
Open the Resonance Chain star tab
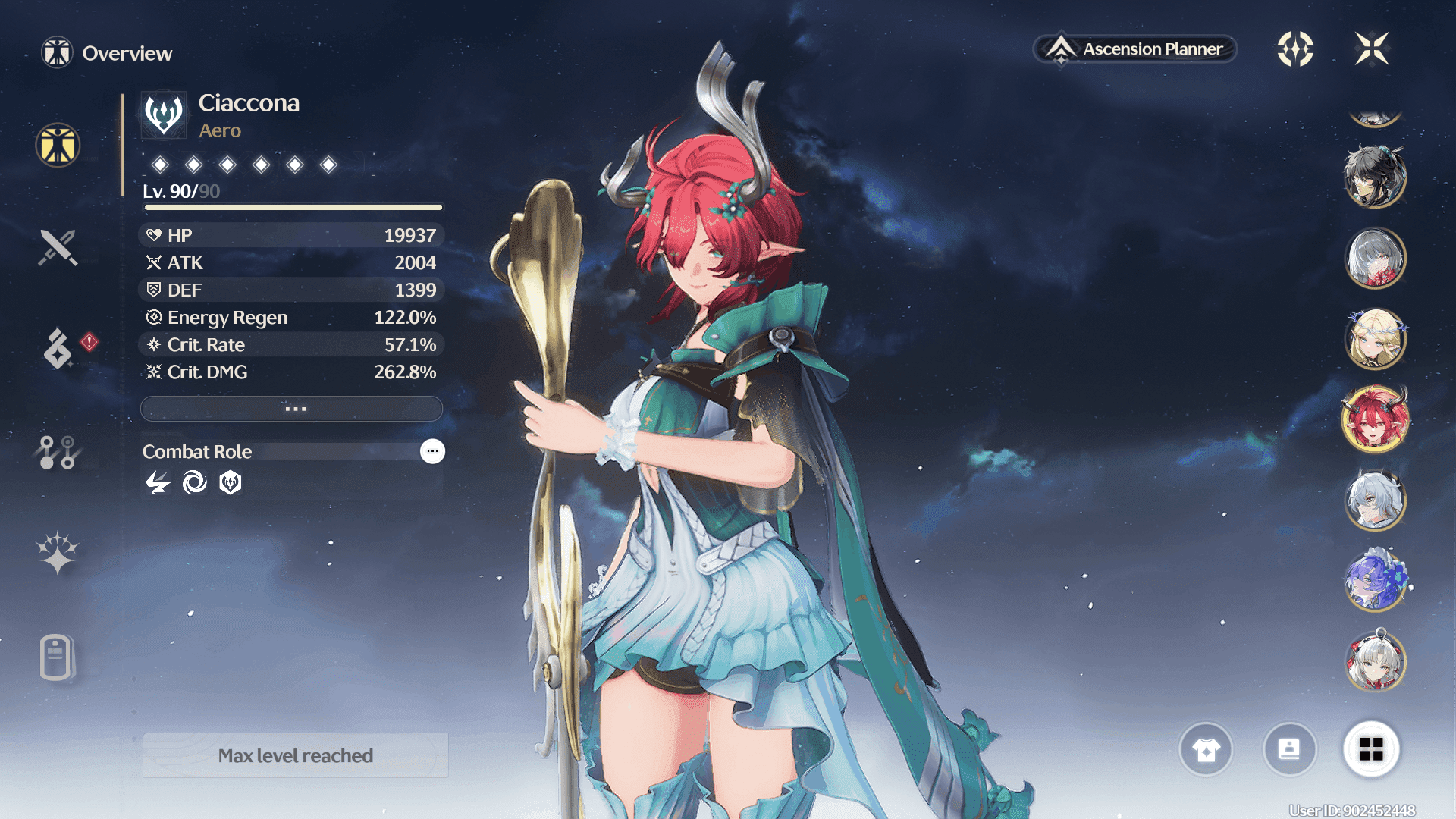point(58,552)
